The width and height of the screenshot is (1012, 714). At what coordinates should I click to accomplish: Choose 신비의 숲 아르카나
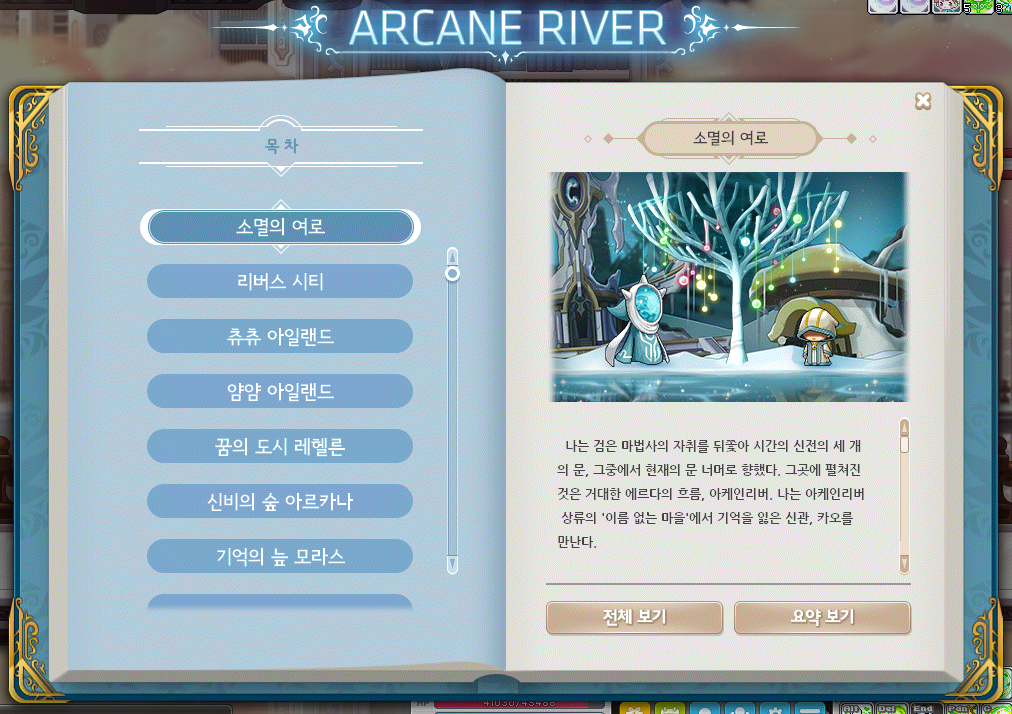280,502
